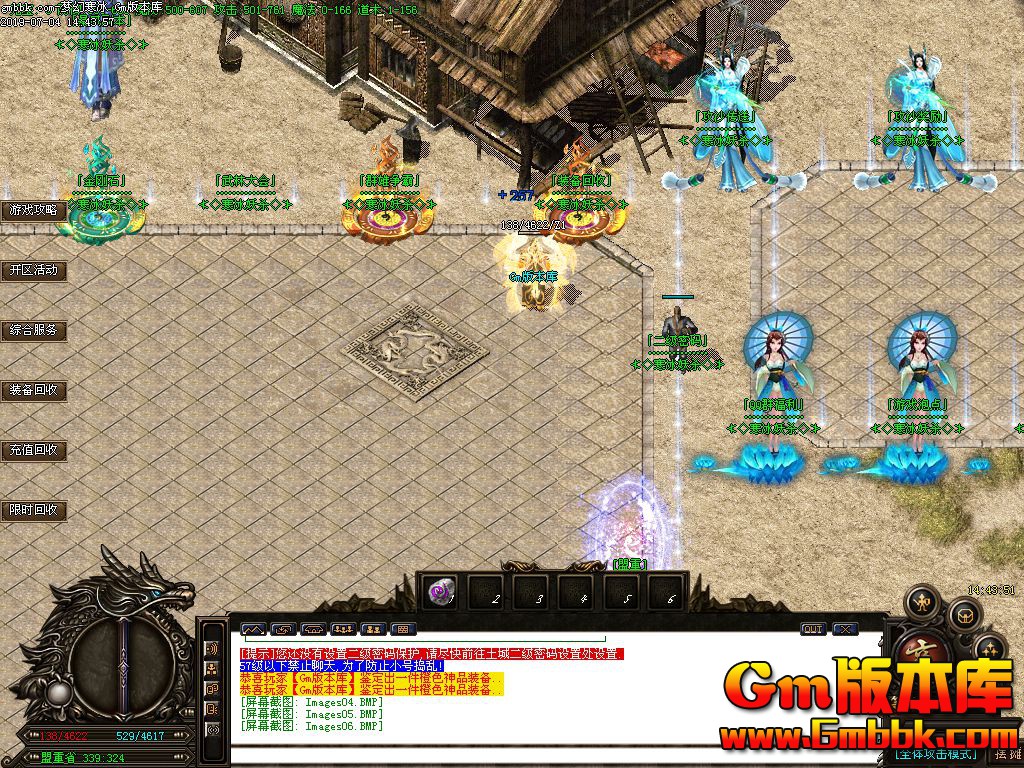Image resolution: width=1024 pixels, height=768 pixels.
Task: Click the 全体攻击模式 attack mode label
Action: pyautogui.click(x=935, y=754)
